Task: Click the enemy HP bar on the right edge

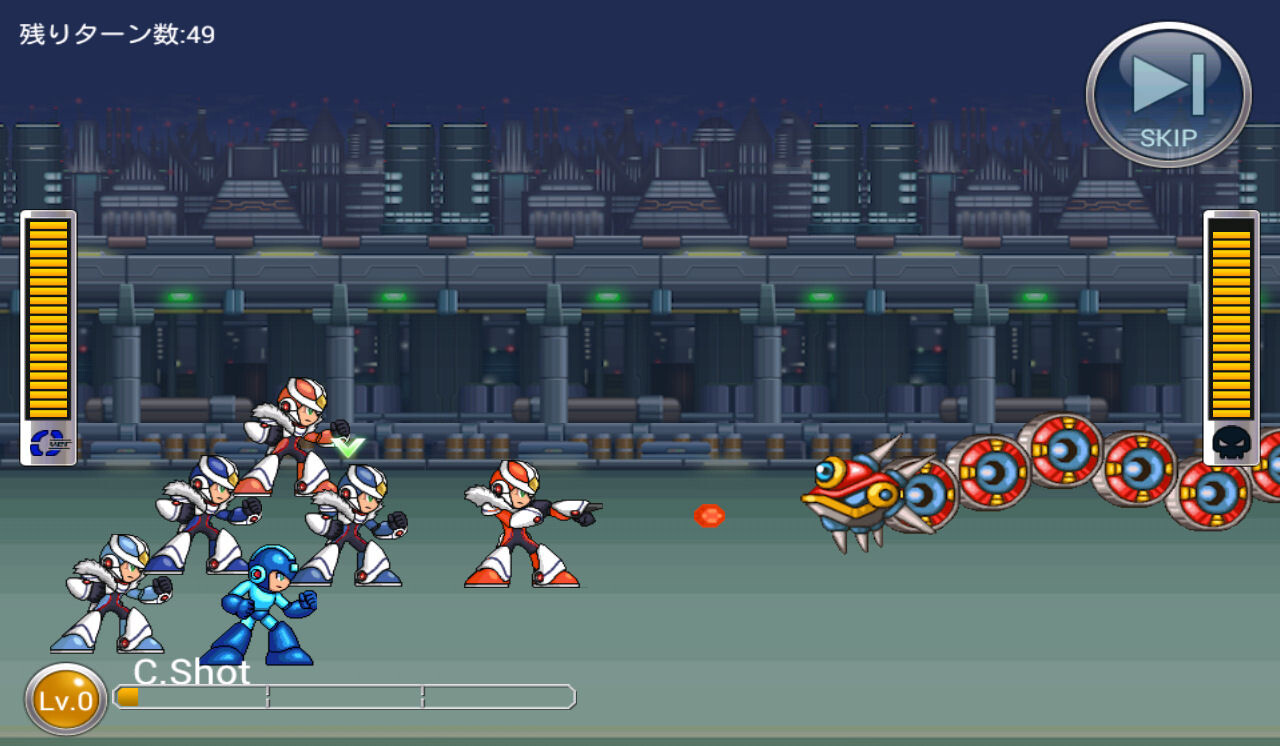Action: tap(1232, 320)
